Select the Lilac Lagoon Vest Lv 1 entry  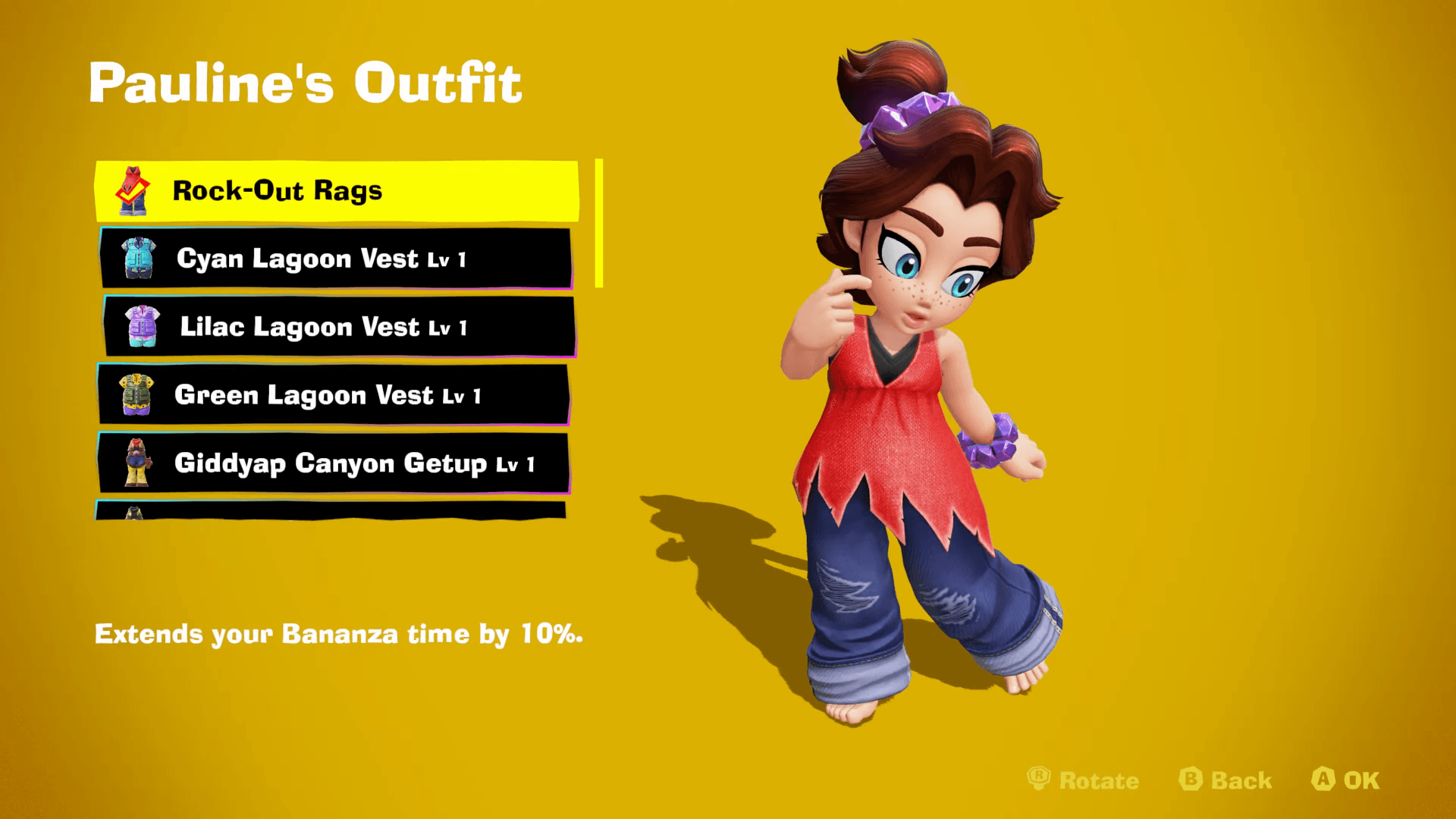334,326
